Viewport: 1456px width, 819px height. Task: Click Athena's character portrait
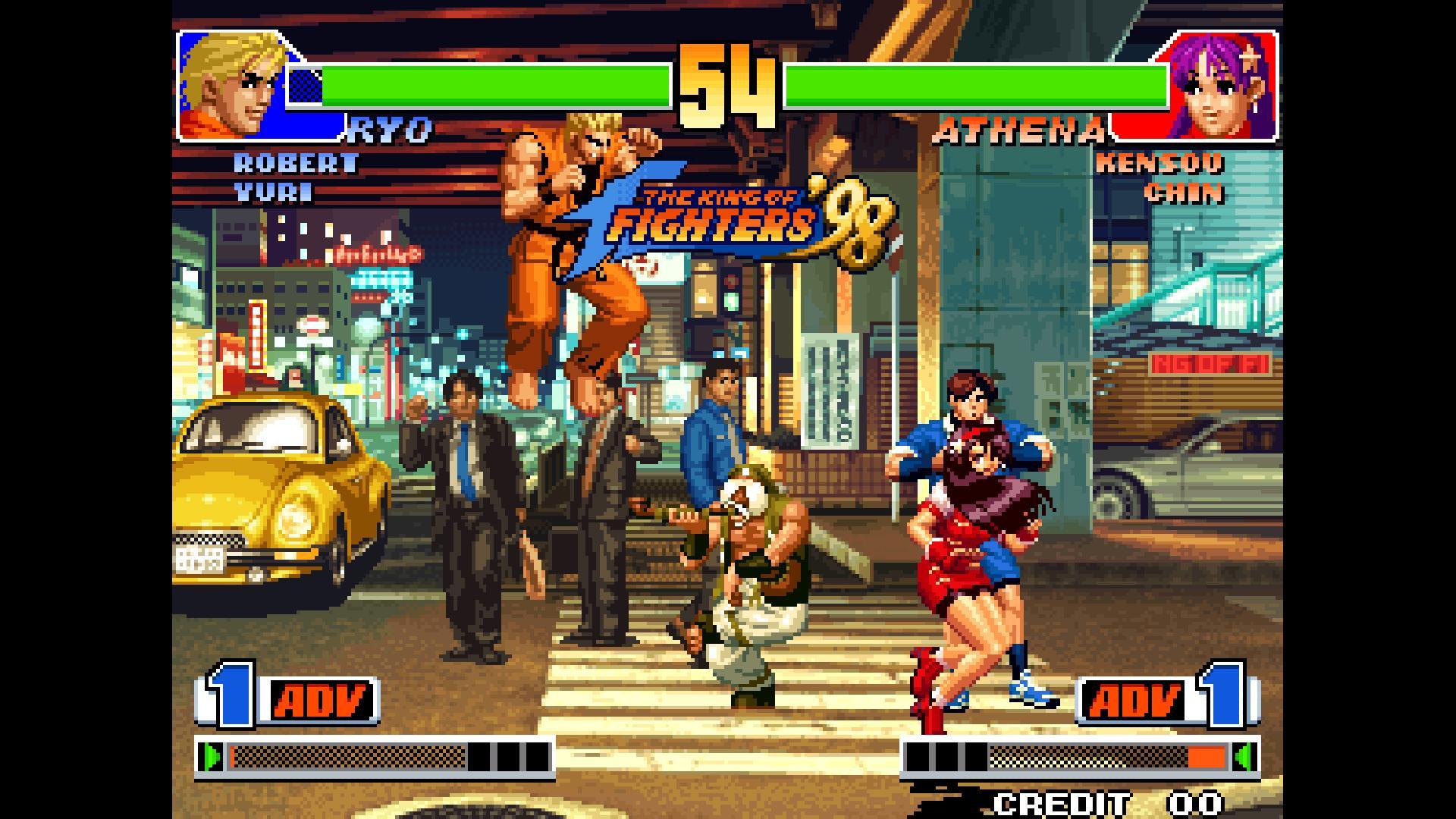pyautogui.click(x=1221, y=85)
